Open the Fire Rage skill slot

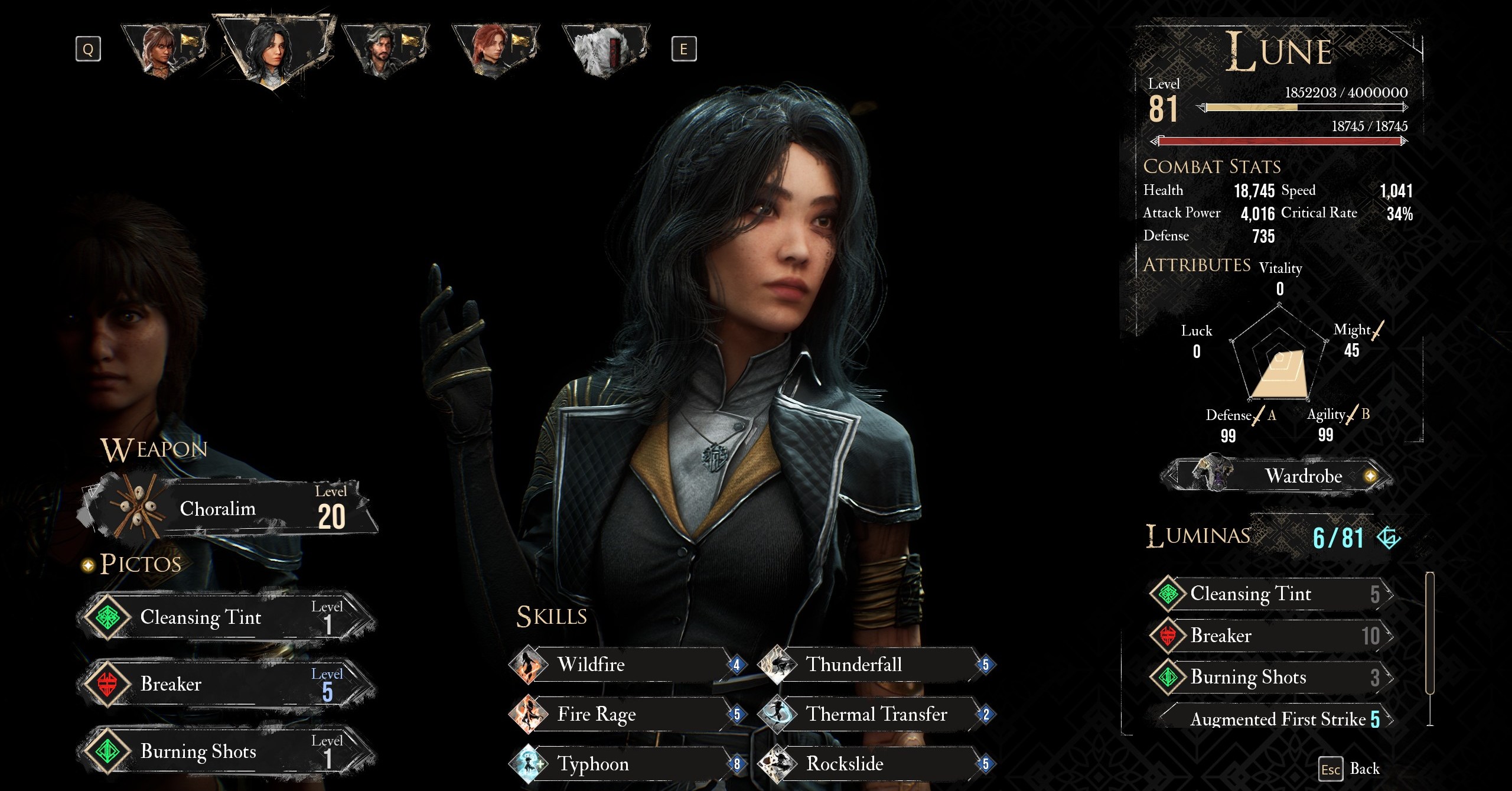(626, 715)
